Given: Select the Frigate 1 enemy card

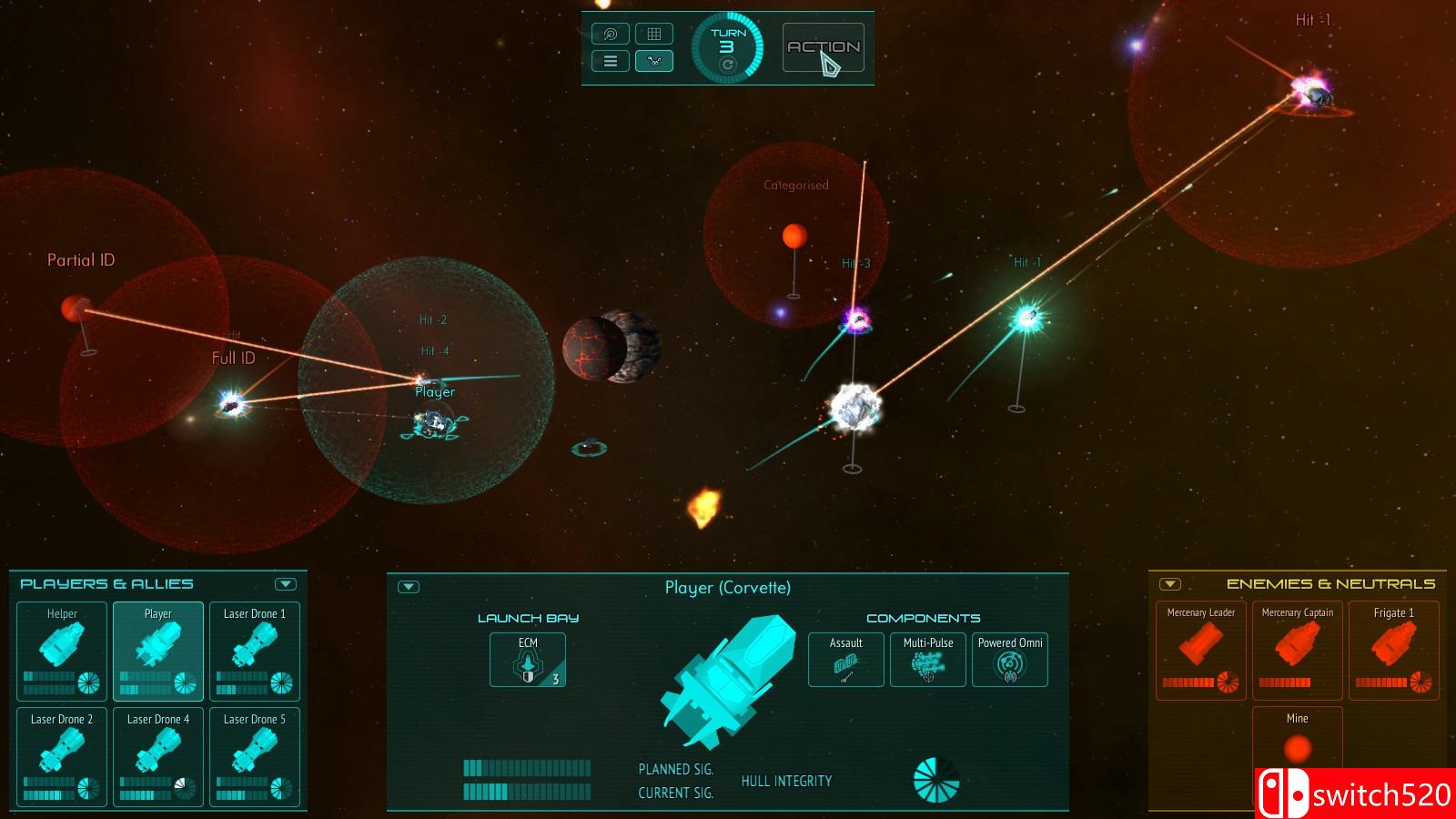Looking at the screenshot, I should click(x=1393, y=650).
